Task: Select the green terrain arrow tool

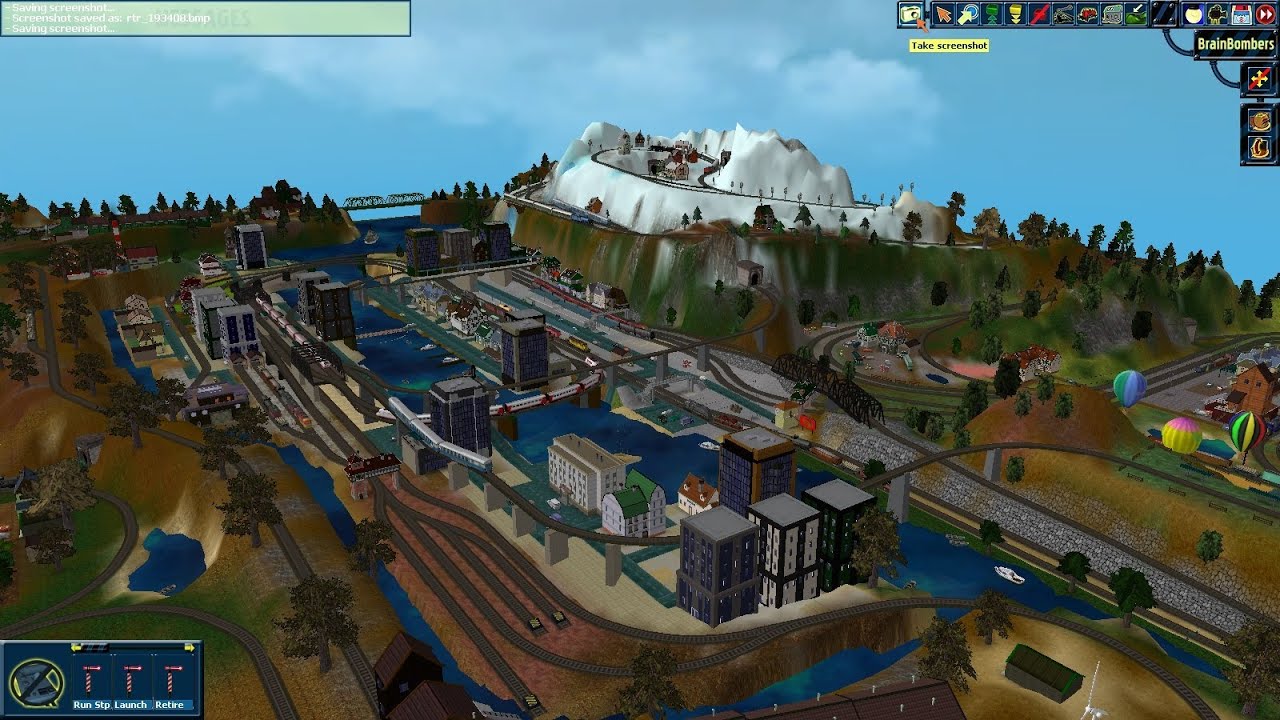Action: [1136, 14]
